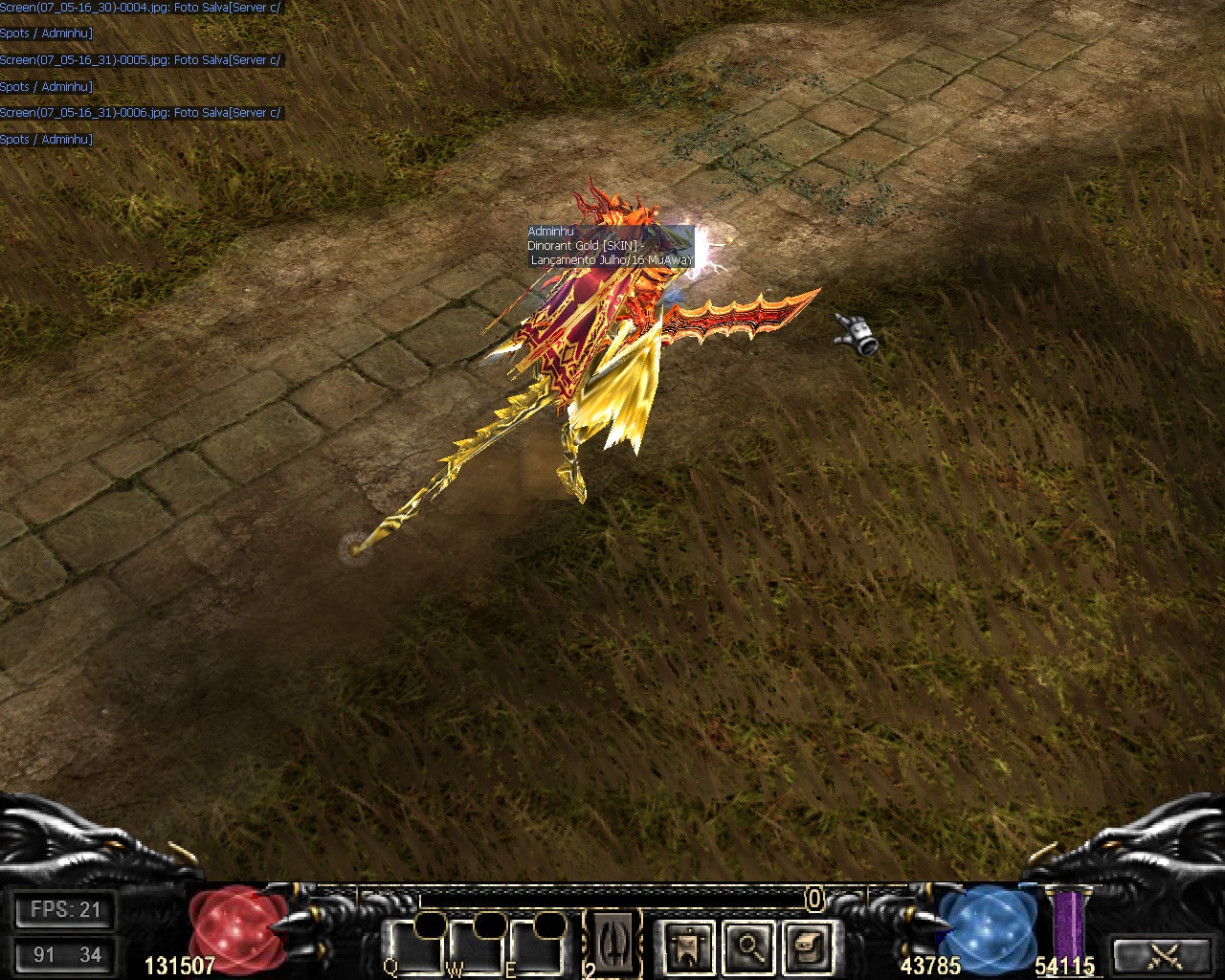Click the magnifying glass button
1225x980 pixels.
[x=746, y=947]
